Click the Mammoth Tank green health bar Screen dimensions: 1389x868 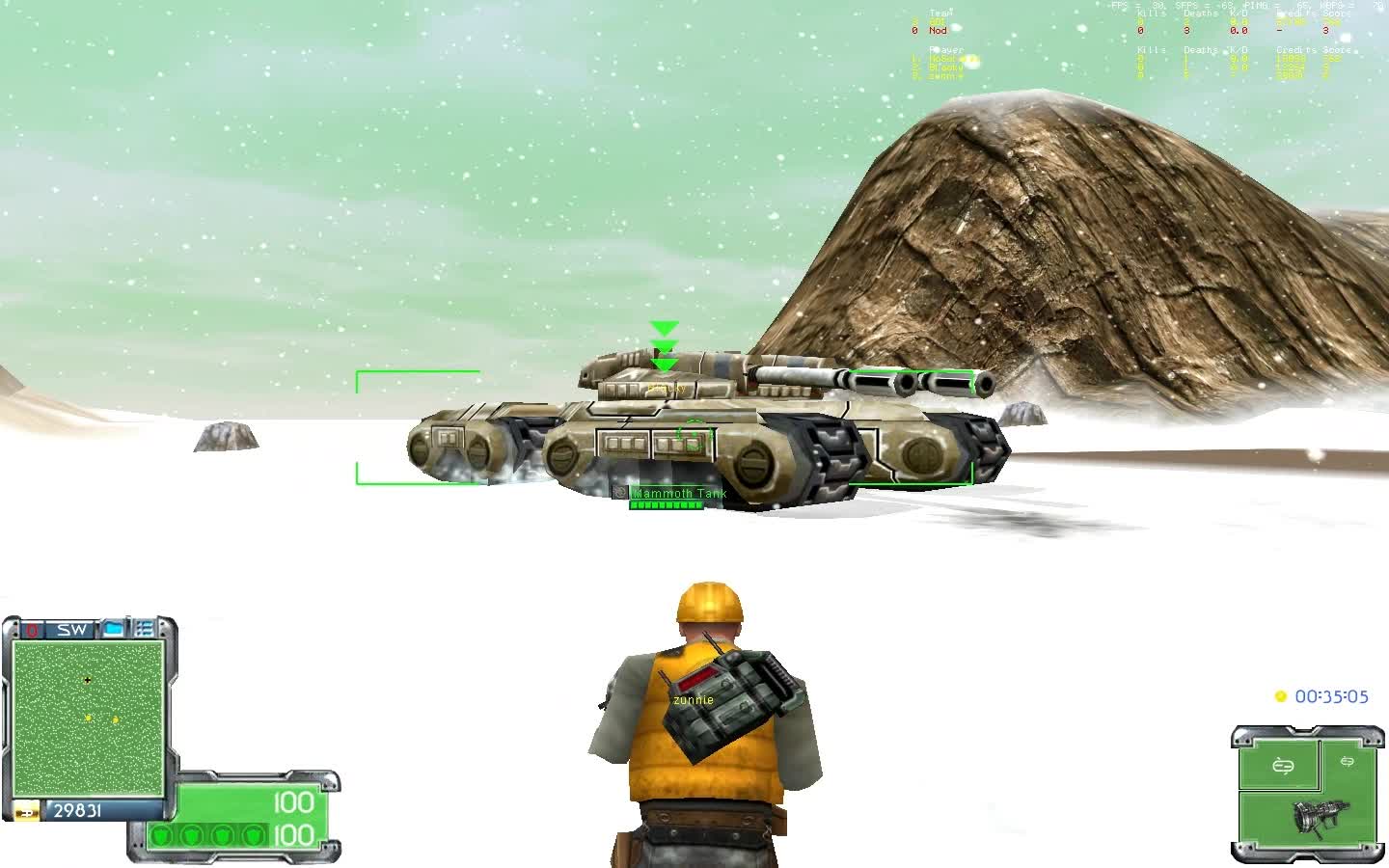pos(667,503)
